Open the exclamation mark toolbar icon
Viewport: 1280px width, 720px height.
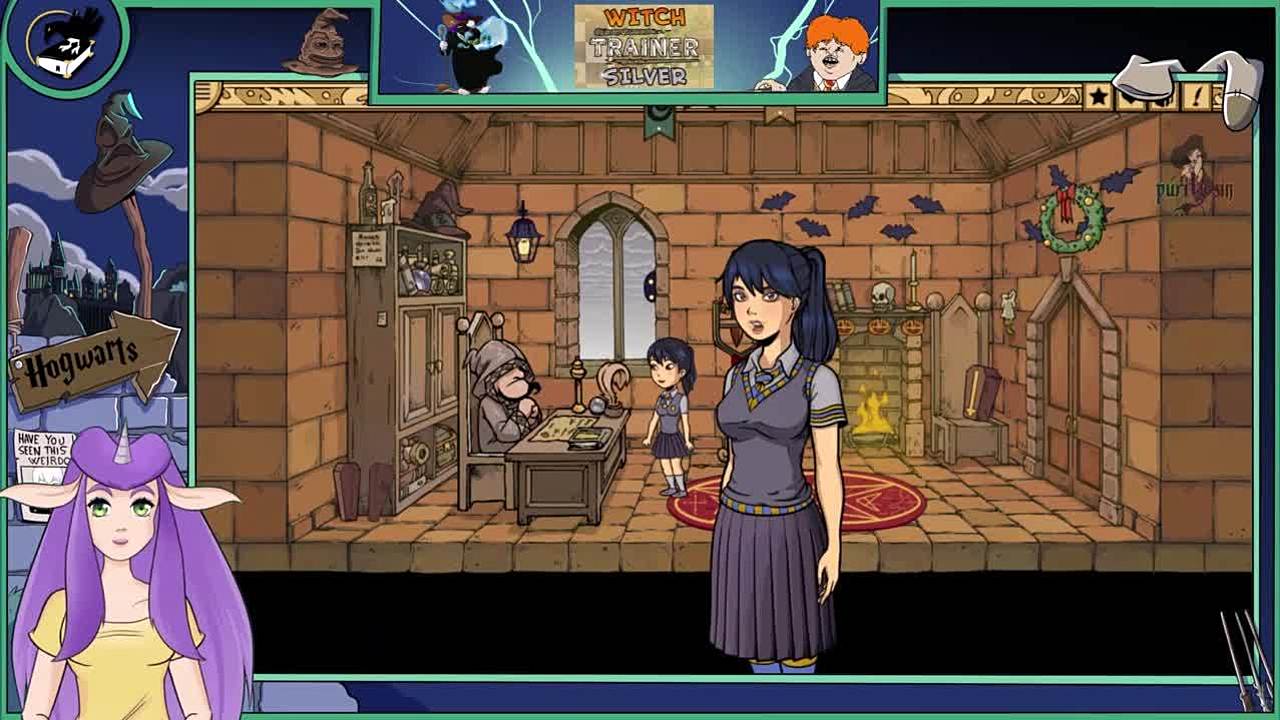1196,96
